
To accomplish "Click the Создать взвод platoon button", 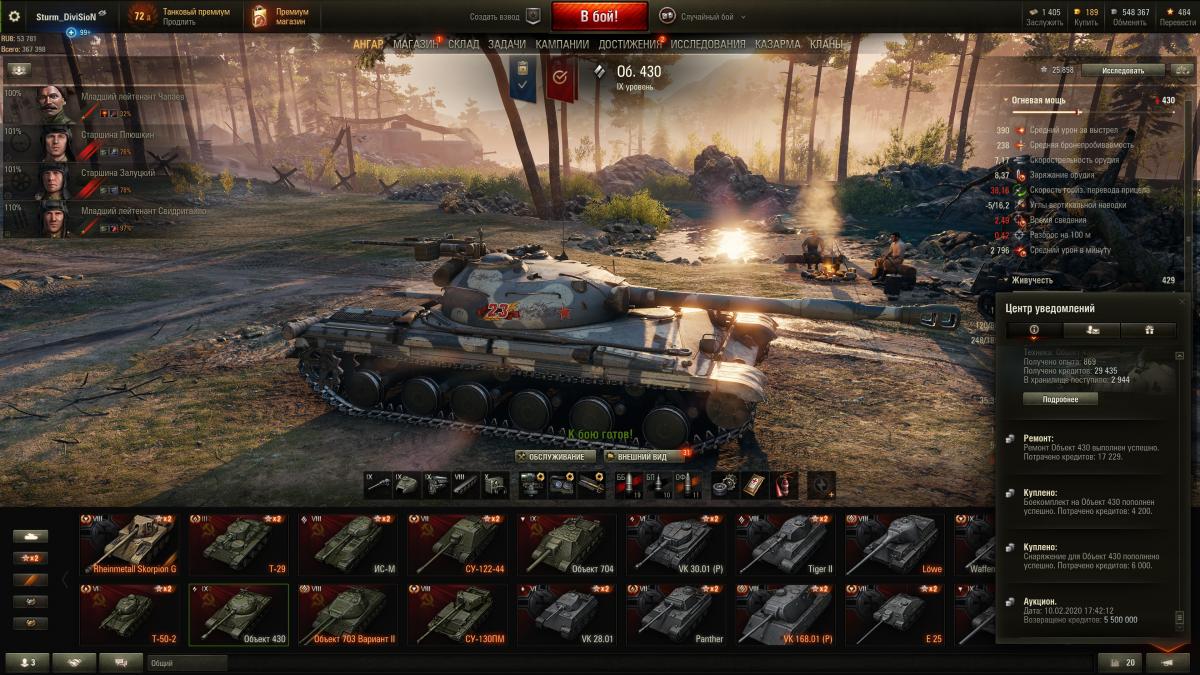I will tap(506, 17).
